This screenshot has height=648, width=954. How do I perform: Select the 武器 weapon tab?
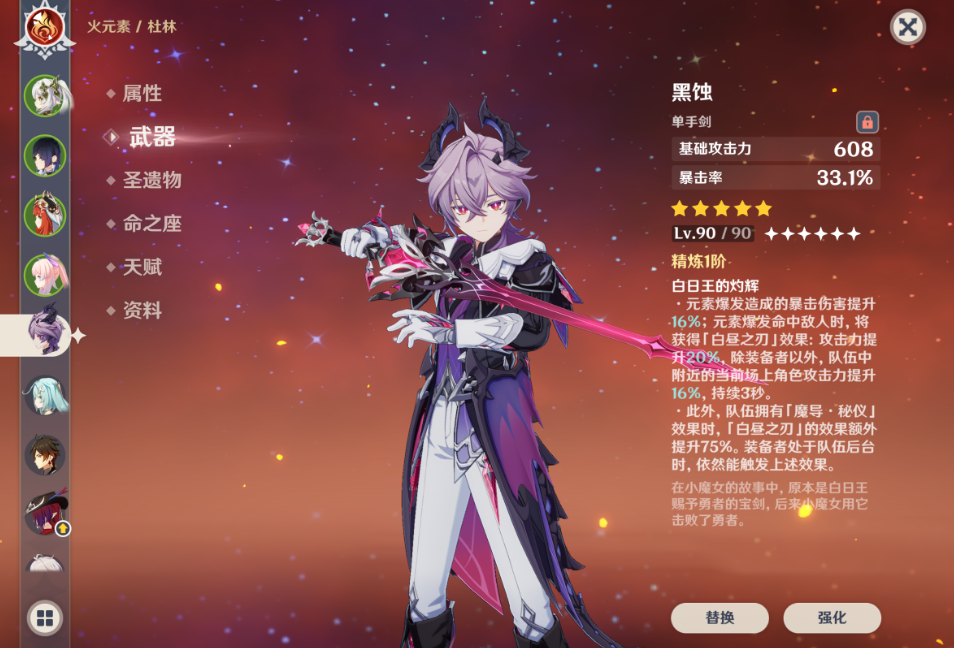point(152,138)
